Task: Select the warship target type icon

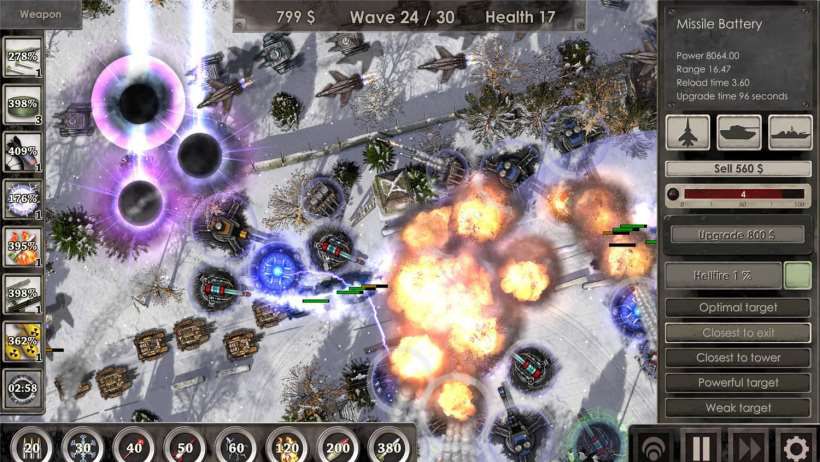Action: (790, 132)
